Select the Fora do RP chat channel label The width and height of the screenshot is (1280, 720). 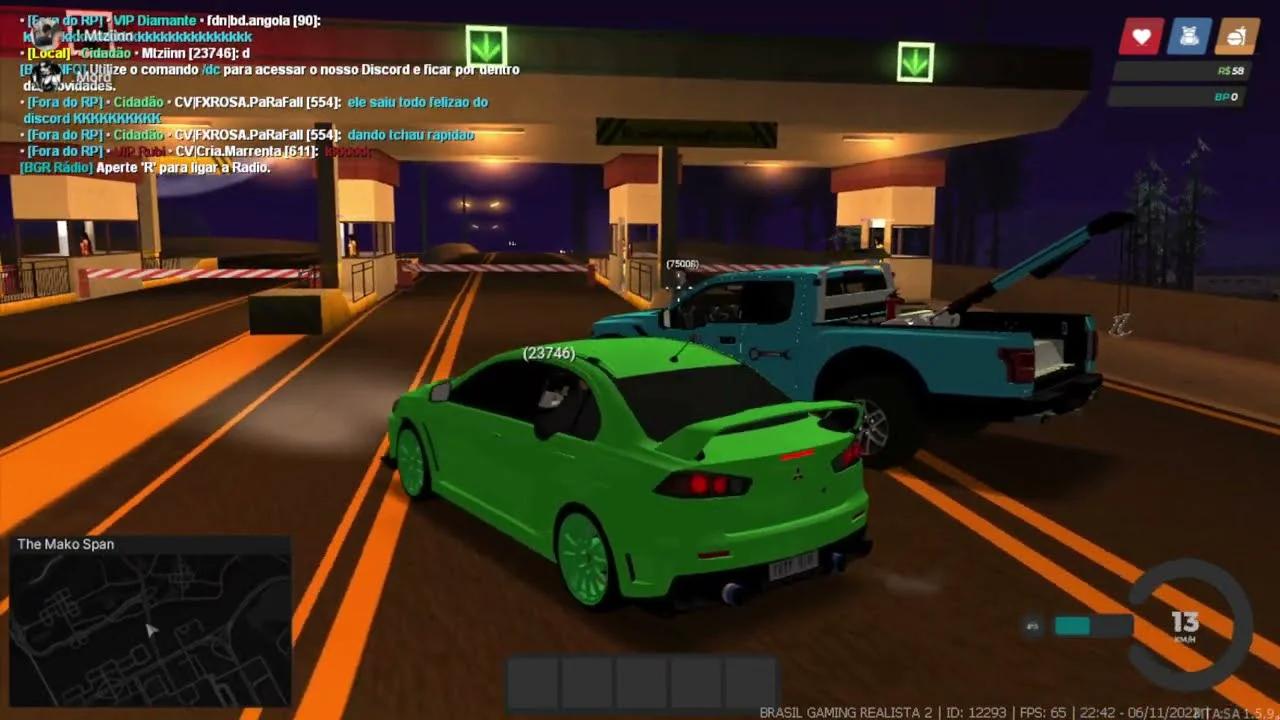coord(63,102)
